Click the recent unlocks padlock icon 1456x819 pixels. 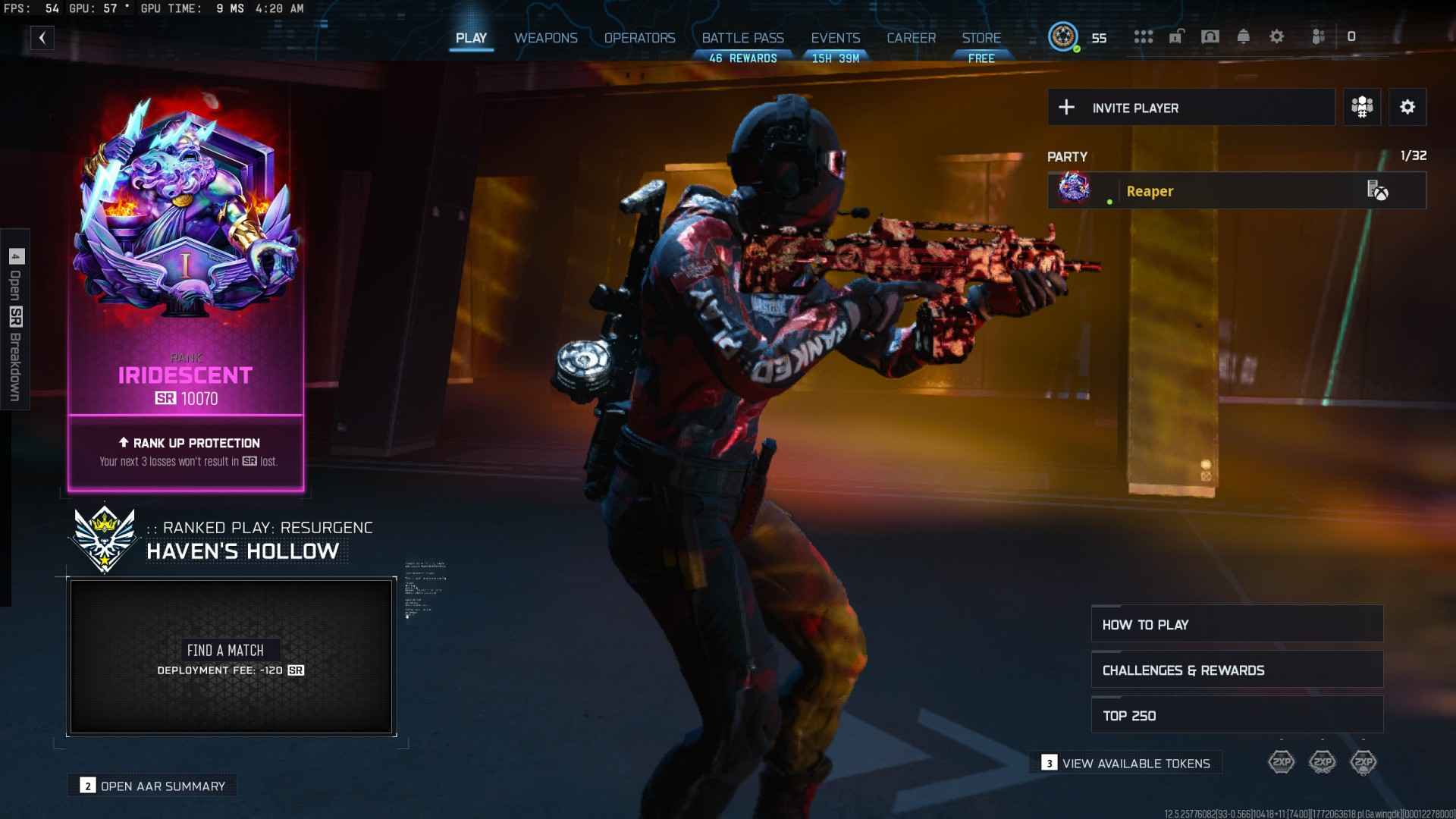point(1177,36)
